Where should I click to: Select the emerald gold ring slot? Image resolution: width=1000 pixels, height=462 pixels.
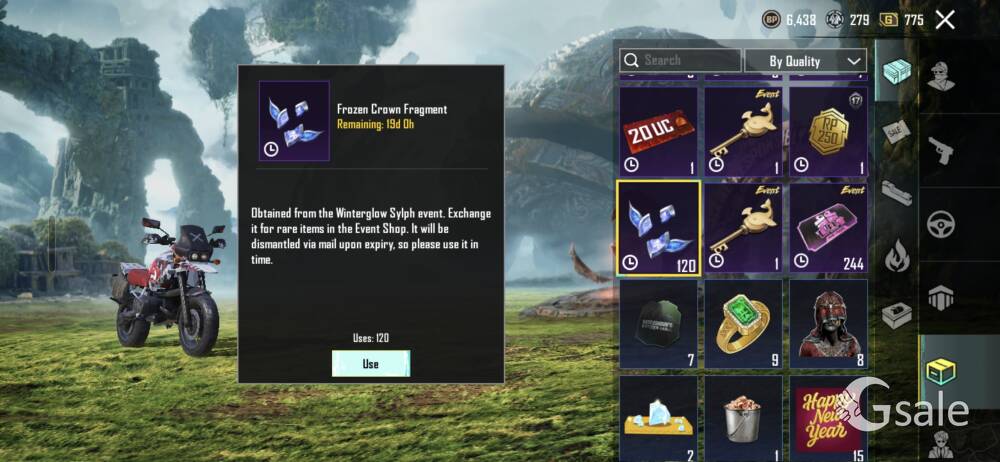point(743,323)
